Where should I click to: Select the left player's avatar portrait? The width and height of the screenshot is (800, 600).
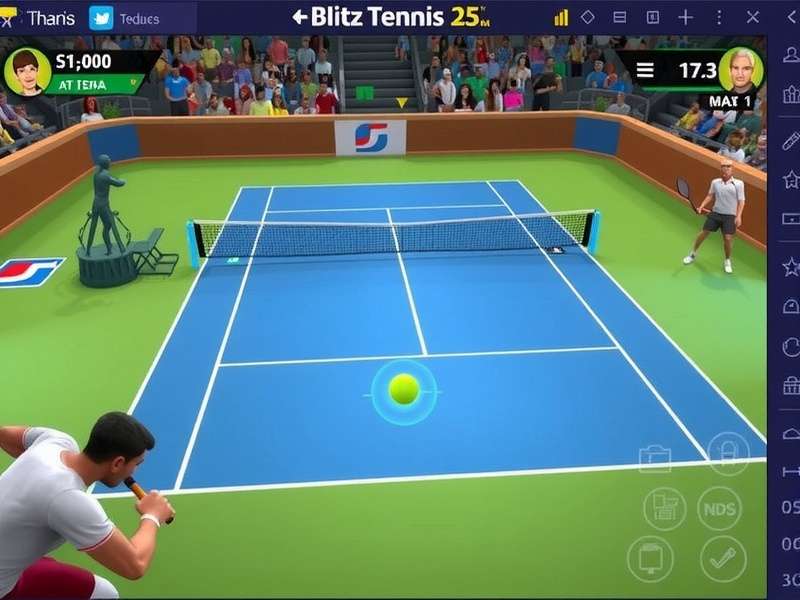(27, 71)
